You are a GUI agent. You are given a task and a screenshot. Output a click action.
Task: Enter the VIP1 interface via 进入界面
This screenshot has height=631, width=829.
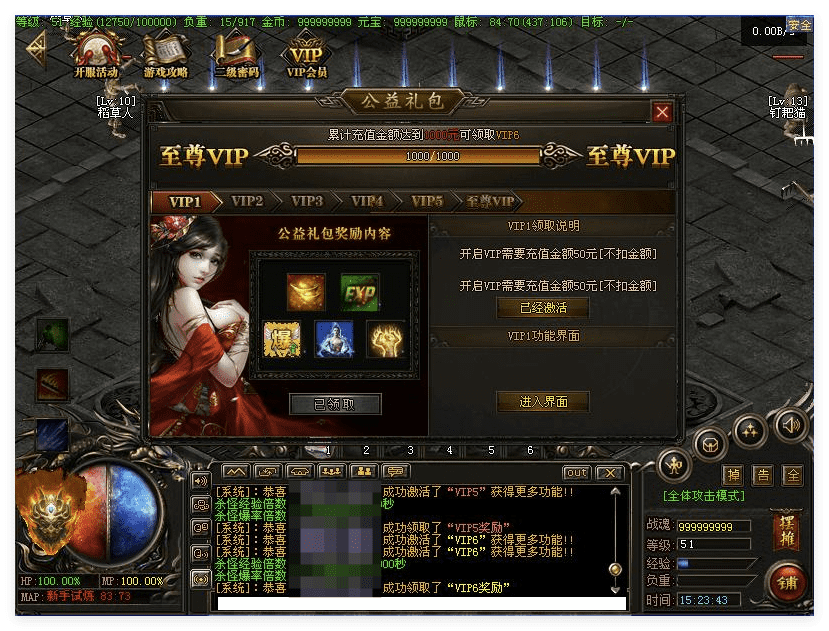click(x=543, y=402)
